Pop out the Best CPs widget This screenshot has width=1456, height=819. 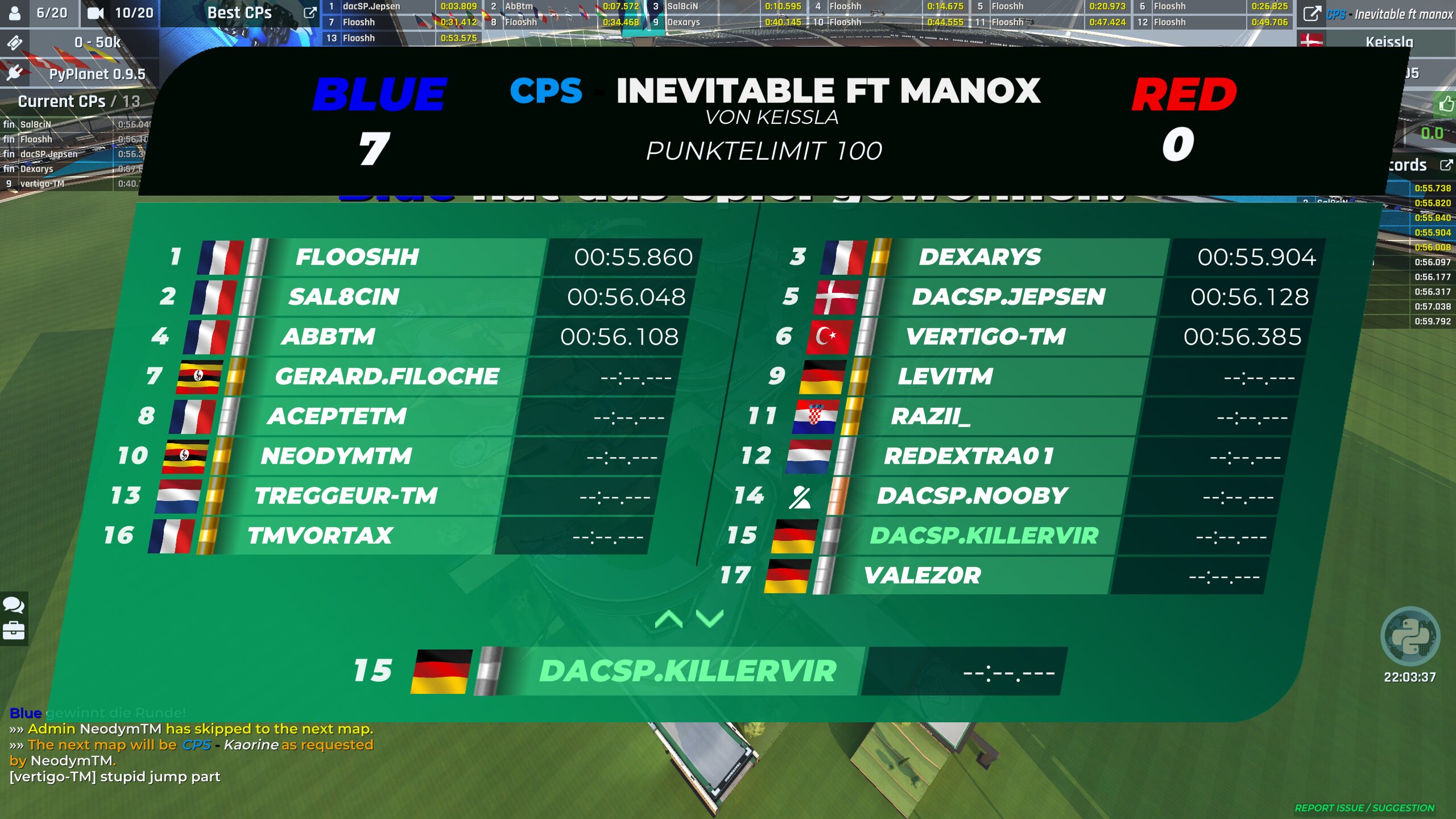coord(310,13)
